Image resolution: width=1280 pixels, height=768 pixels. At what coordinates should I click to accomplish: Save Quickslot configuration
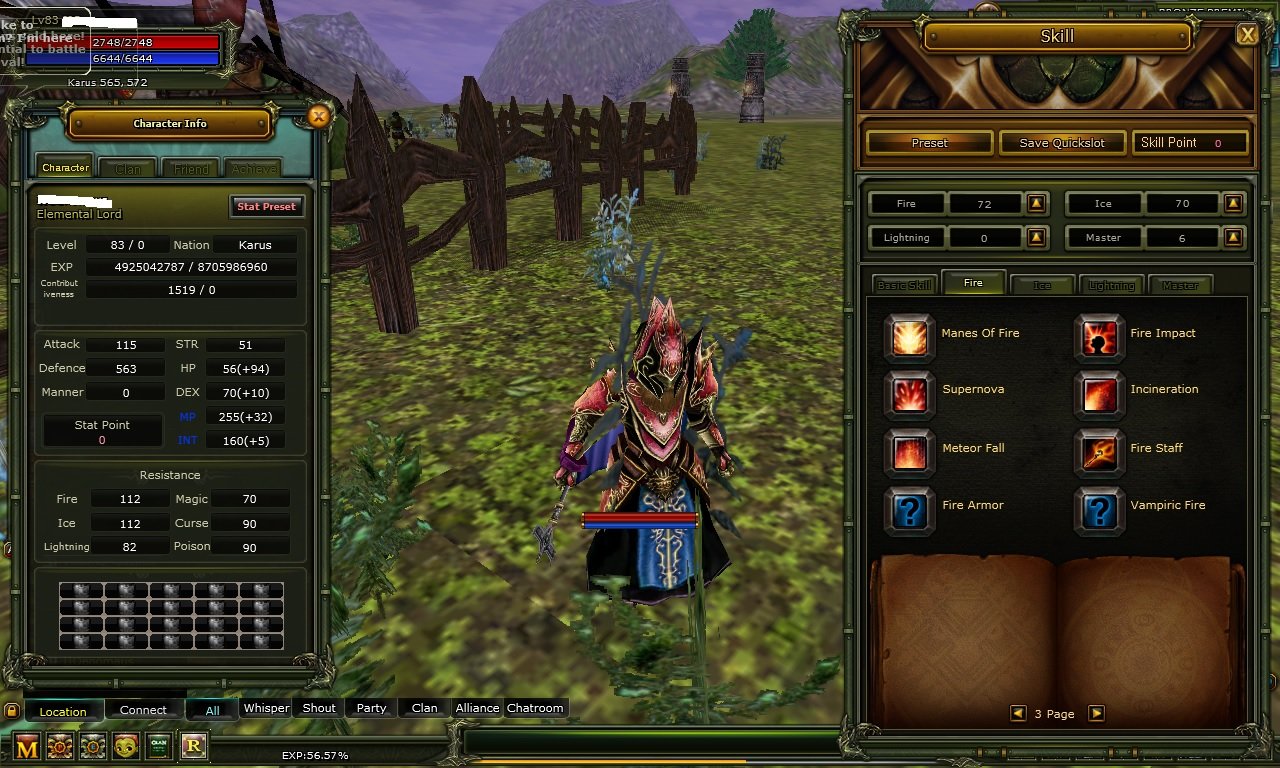(x=1062, y=143)
